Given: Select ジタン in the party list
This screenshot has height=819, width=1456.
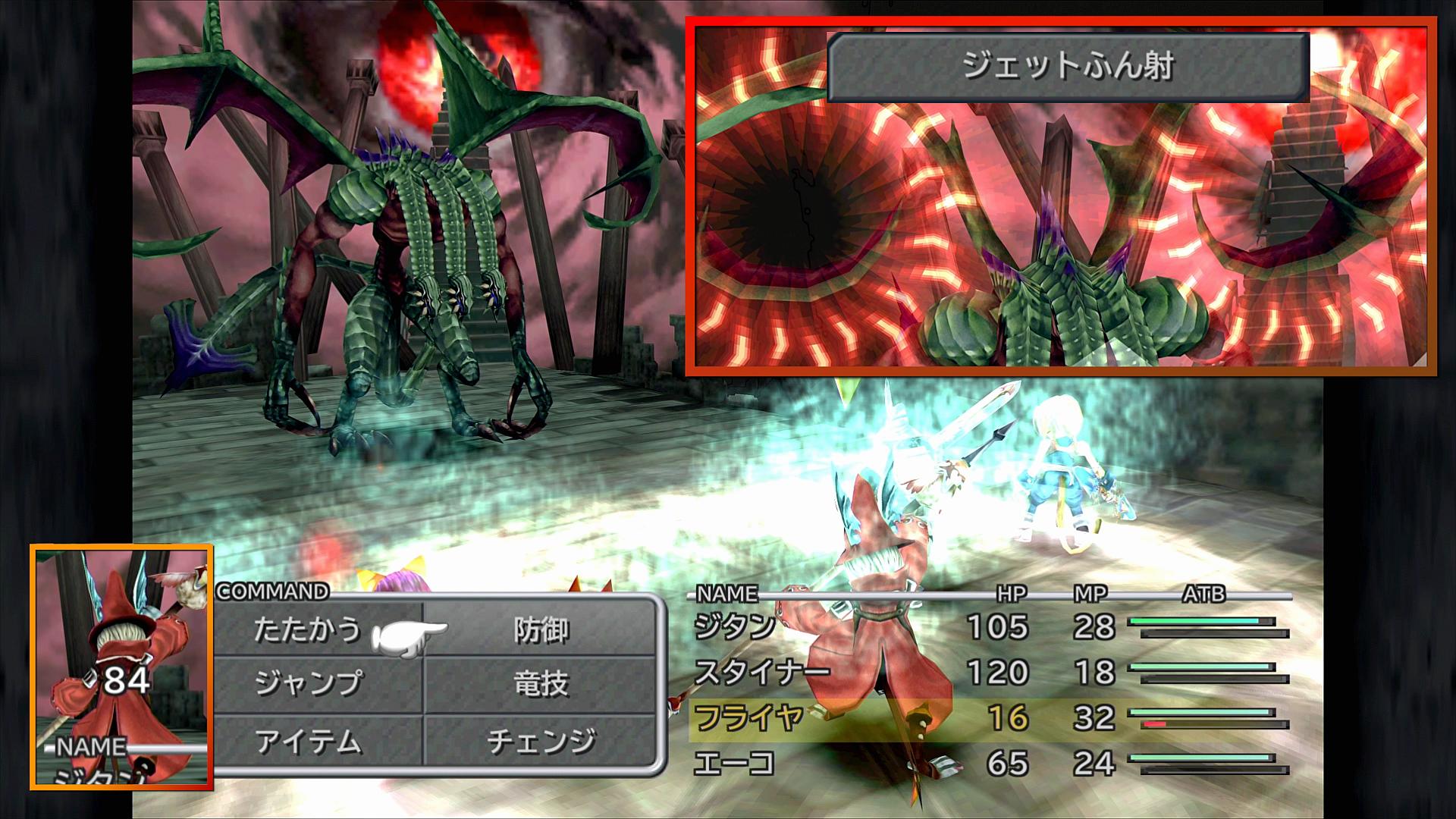Looking at the screenshot, I should pyautogui.click(x=735, y=627).
